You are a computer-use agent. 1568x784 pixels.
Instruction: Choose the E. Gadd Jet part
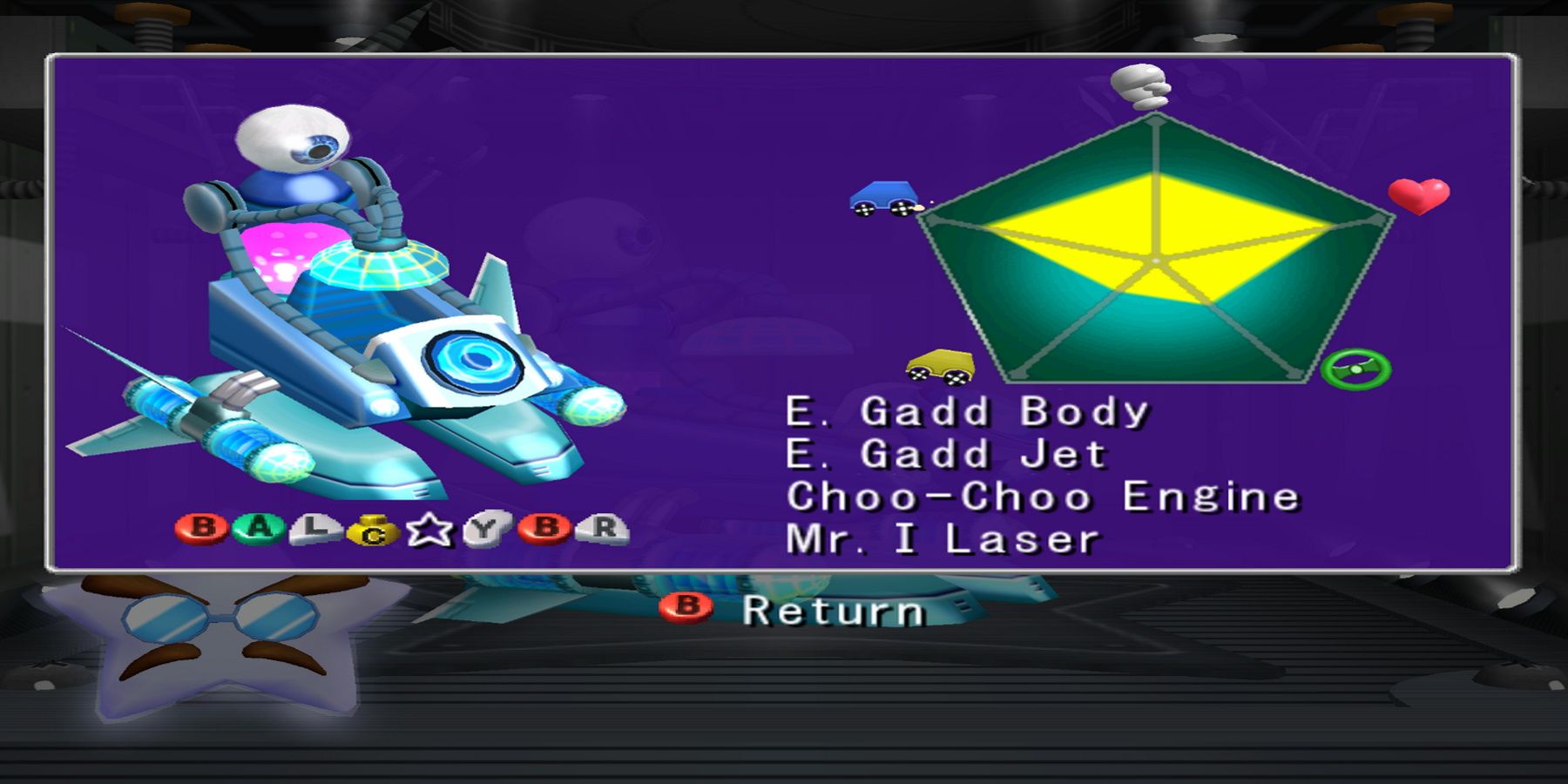click(950, 457)
